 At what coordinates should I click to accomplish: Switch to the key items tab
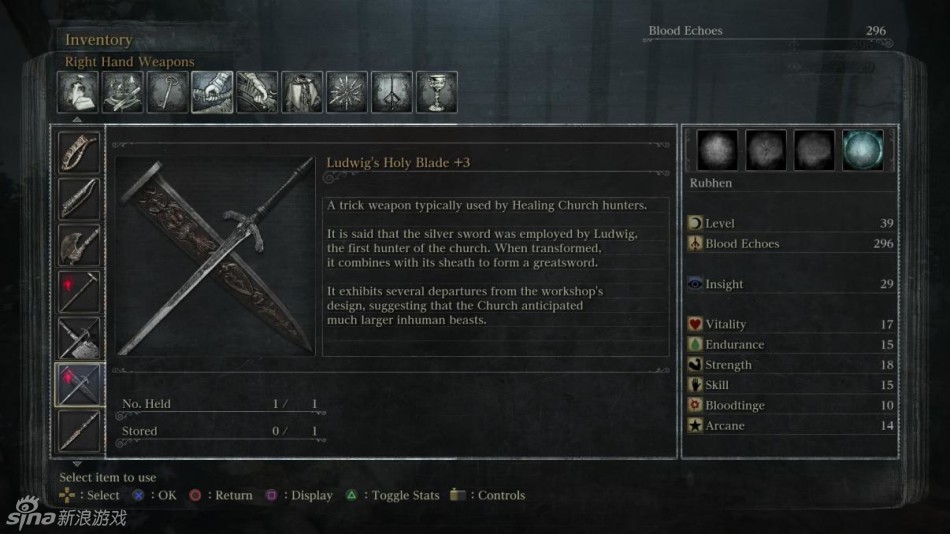point(167,92)
